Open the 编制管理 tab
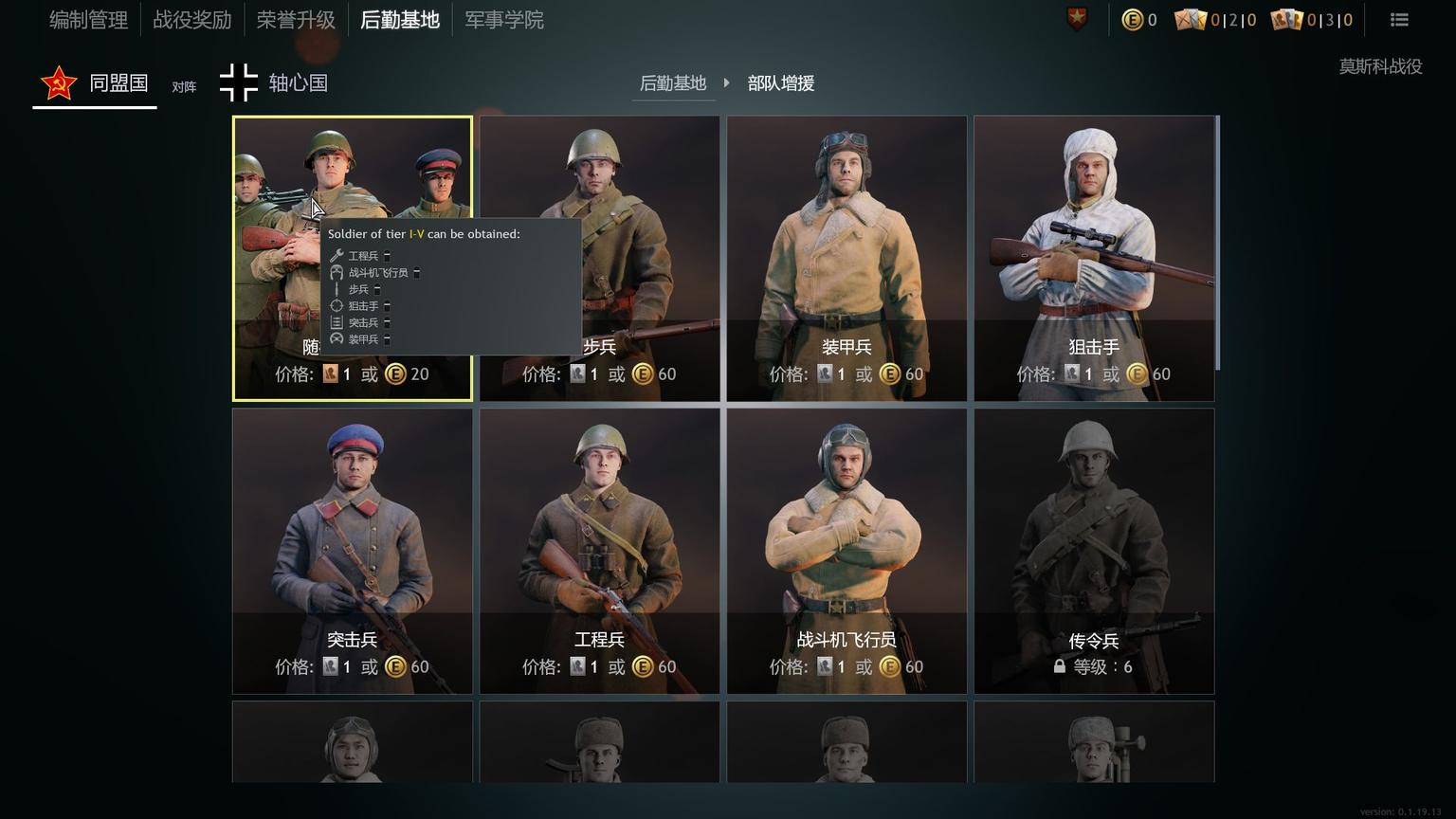1456x819 pixels. (x=88, y=20)
